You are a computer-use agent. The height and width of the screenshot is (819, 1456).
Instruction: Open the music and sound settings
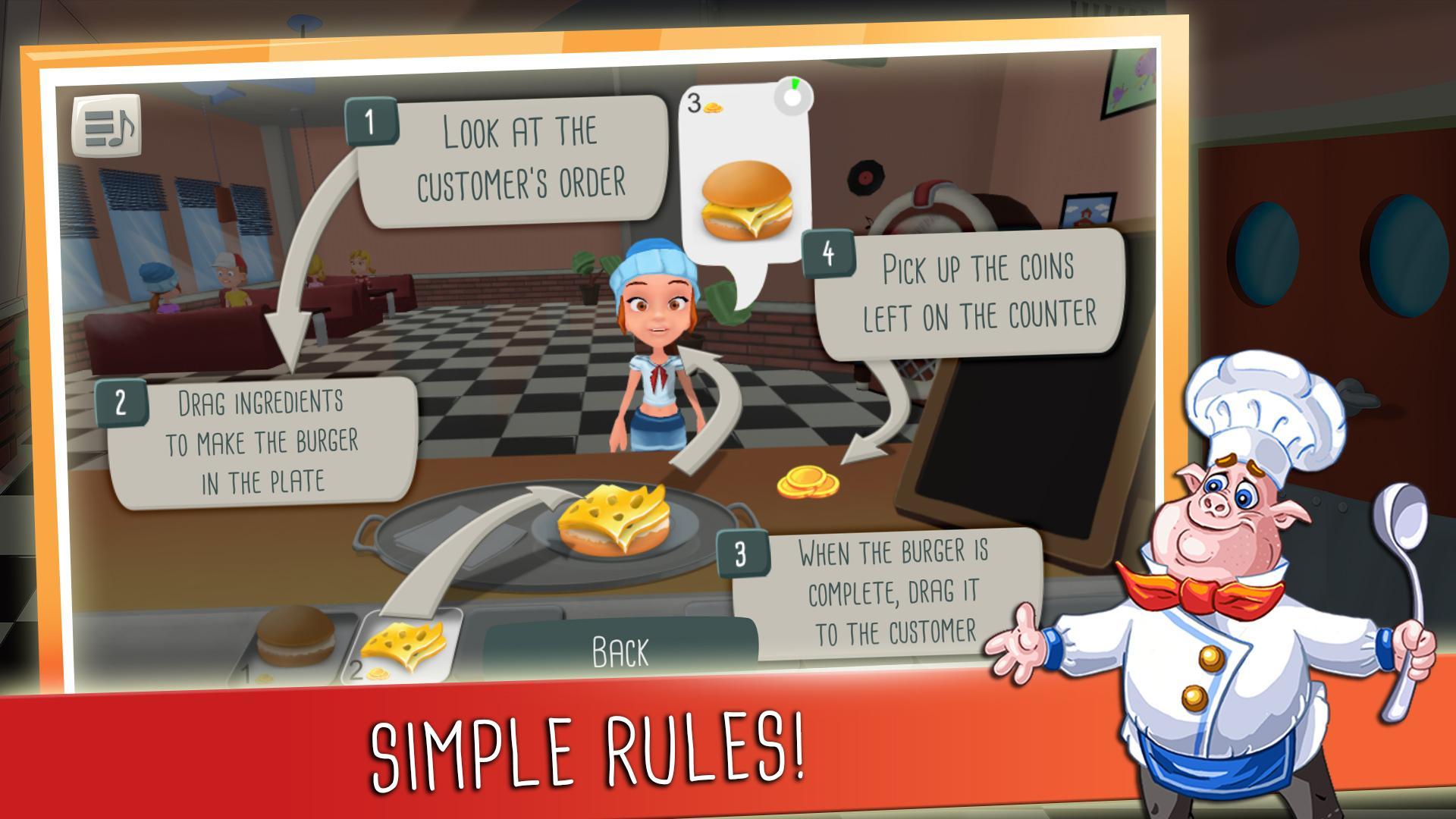point(107,125)
